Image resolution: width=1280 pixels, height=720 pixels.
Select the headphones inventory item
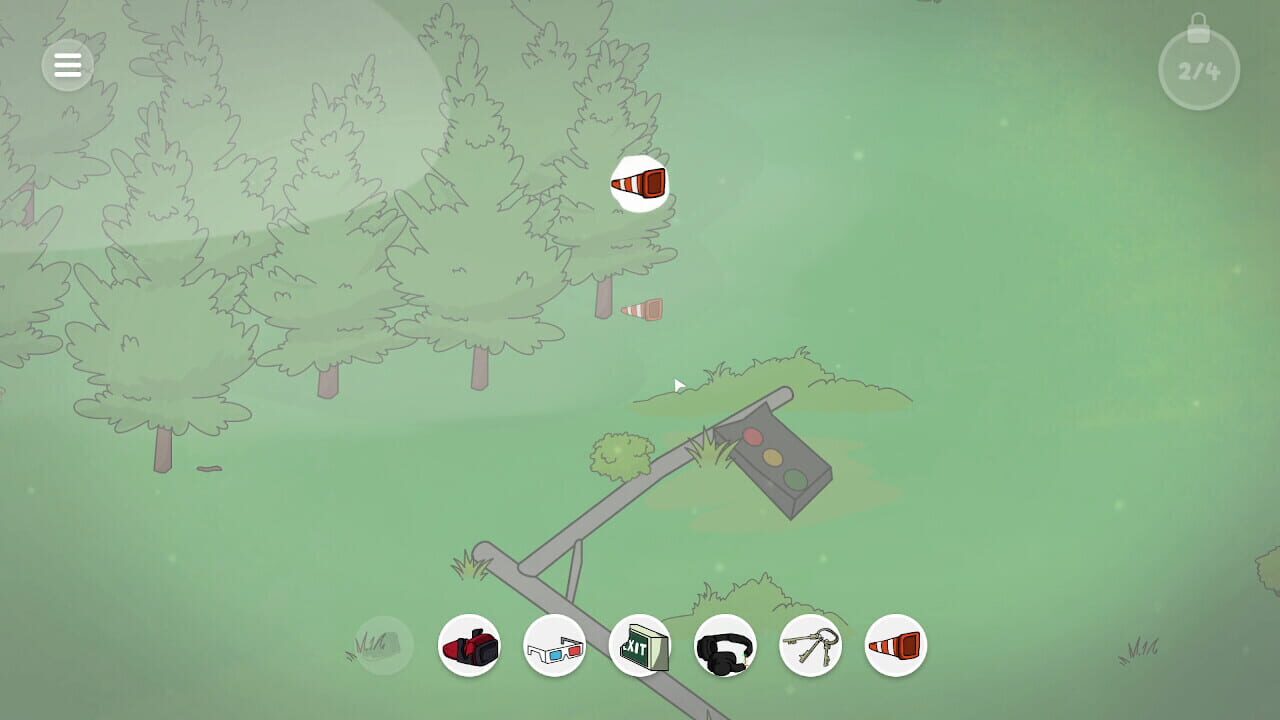pos(725,645)
